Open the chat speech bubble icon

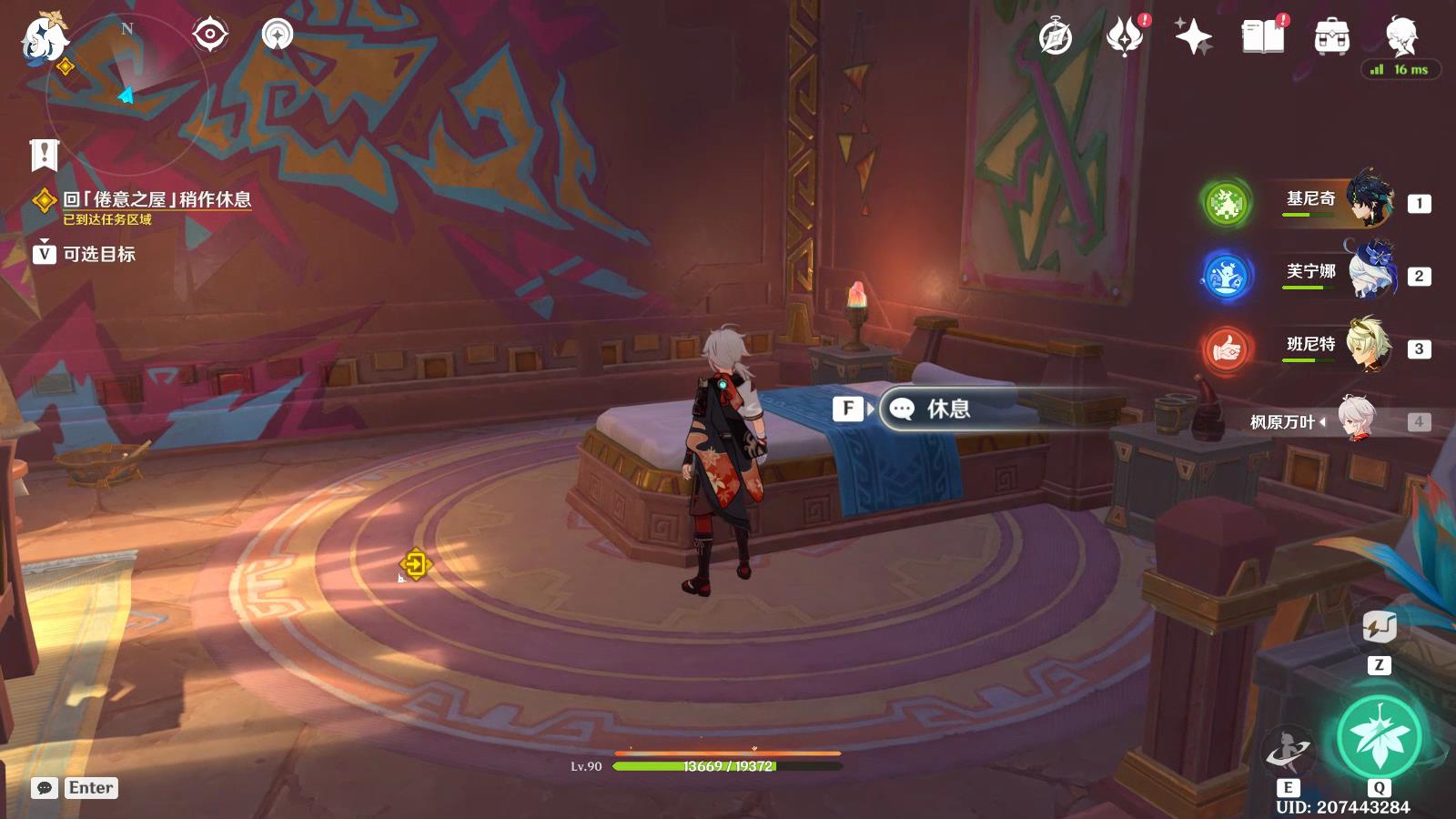point(44,788)
